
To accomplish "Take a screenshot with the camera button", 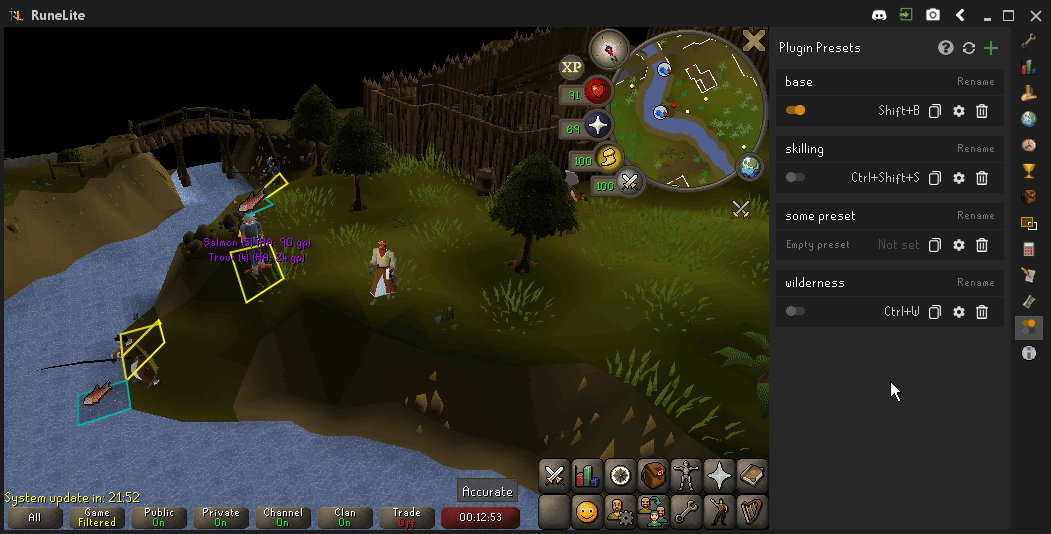I will [933, 15].
